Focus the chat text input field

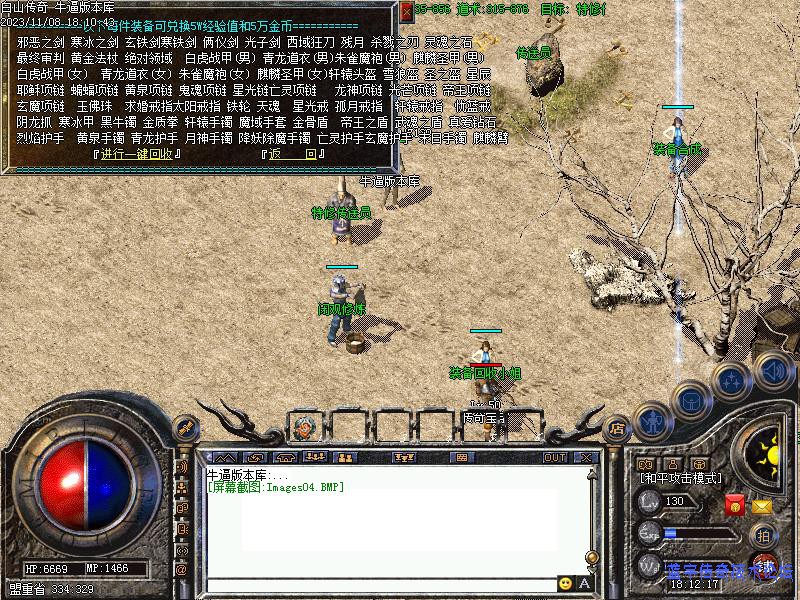coord(380,583)
